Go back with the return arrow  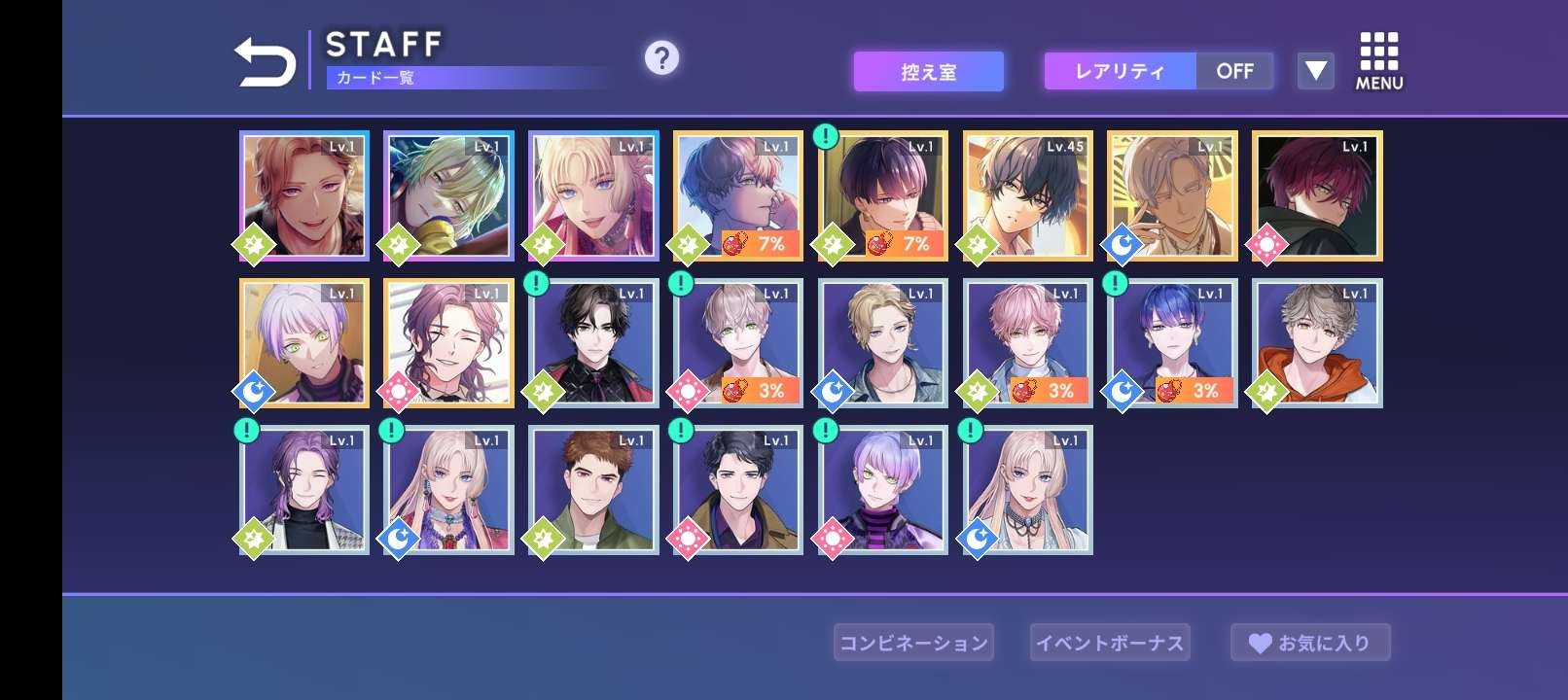[x=265, y=62]
